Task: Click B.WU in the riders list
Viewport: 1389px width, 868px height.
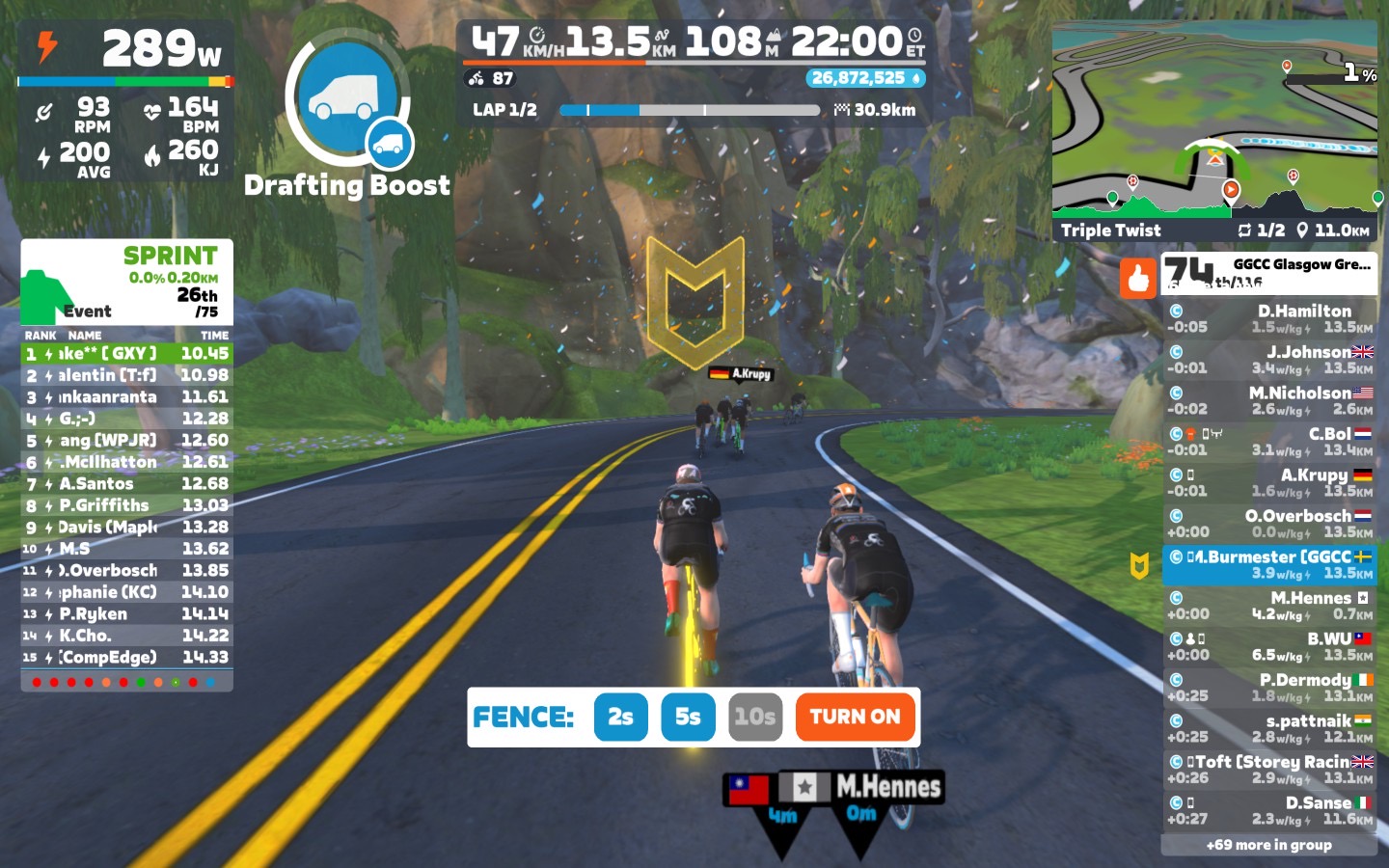Action: coord(1269,646)
